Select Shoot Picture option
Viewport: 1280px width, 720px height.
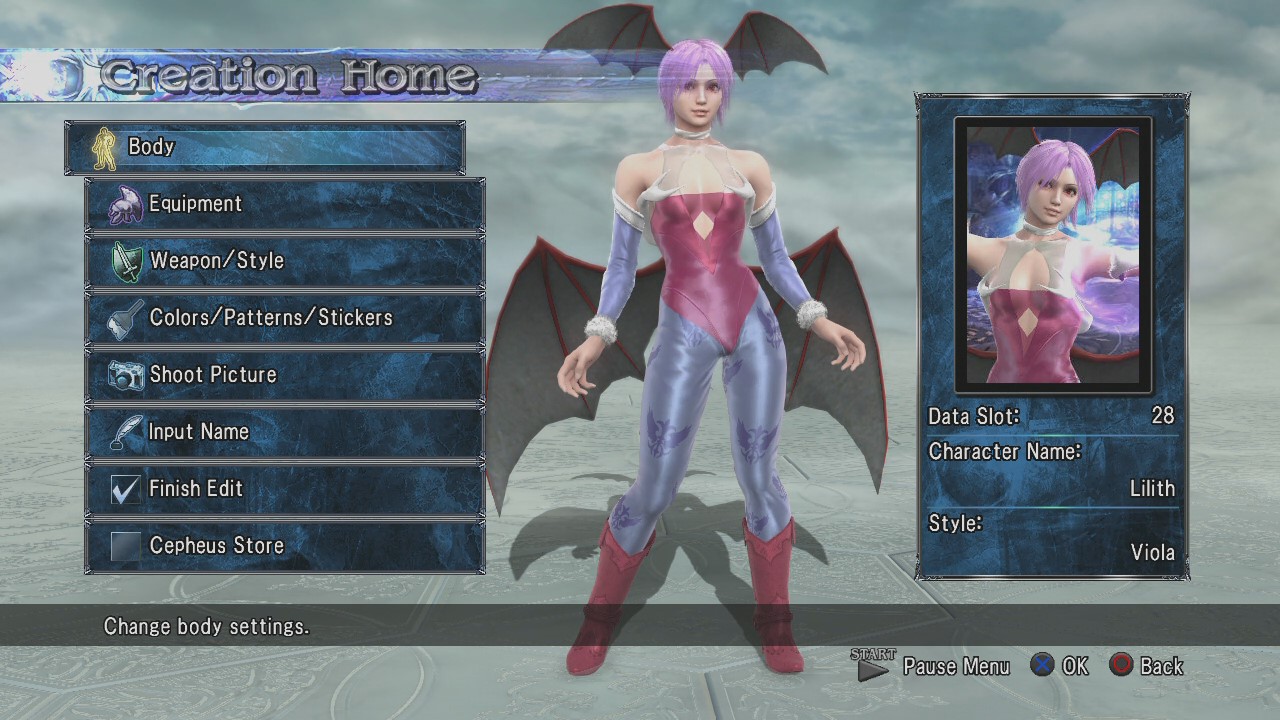[285, 375]
